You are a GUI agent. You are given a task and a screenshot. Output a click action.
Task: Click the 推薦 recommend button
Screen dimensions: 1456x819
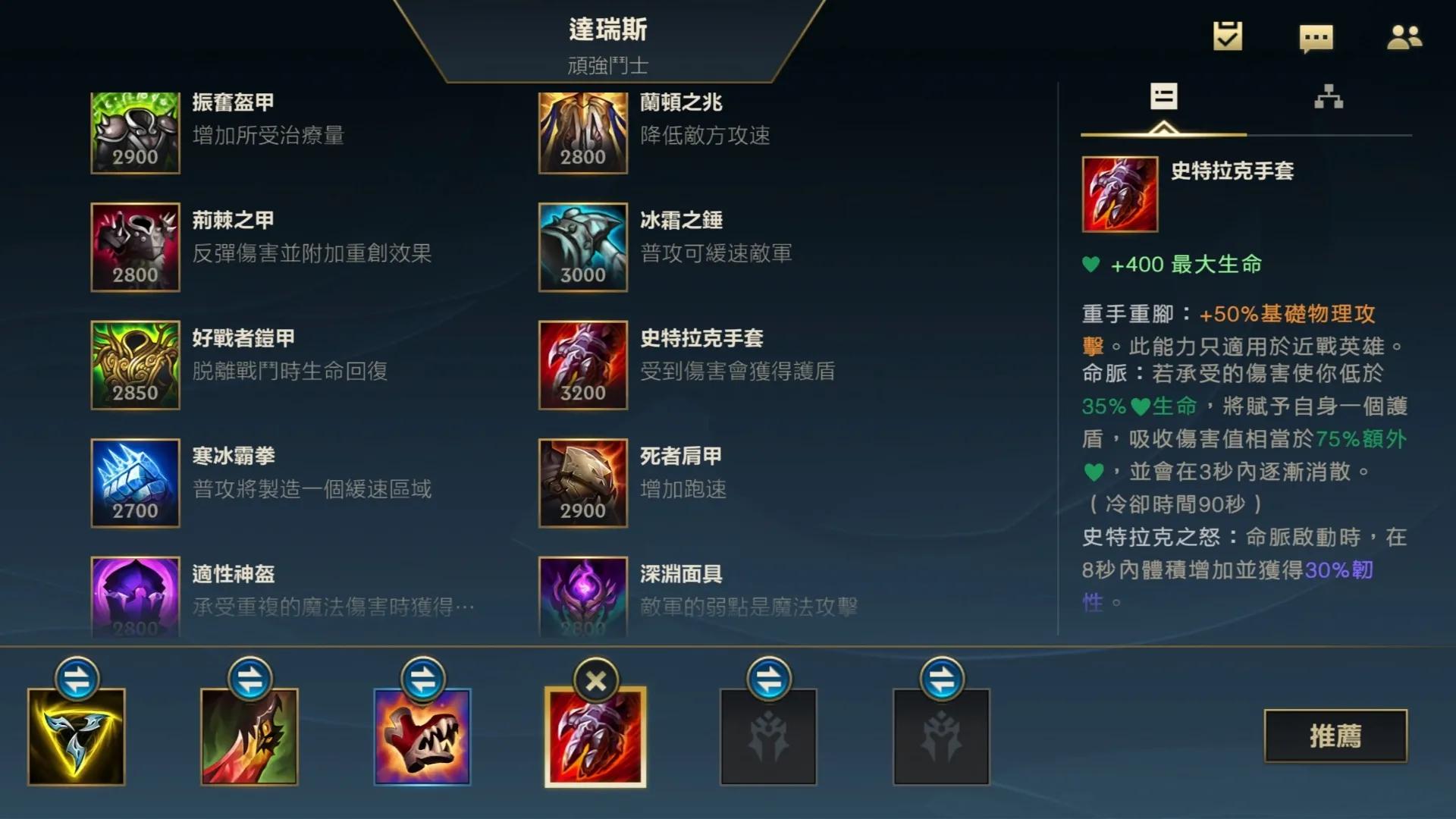pyautogui.click(x=1337, y=733)
